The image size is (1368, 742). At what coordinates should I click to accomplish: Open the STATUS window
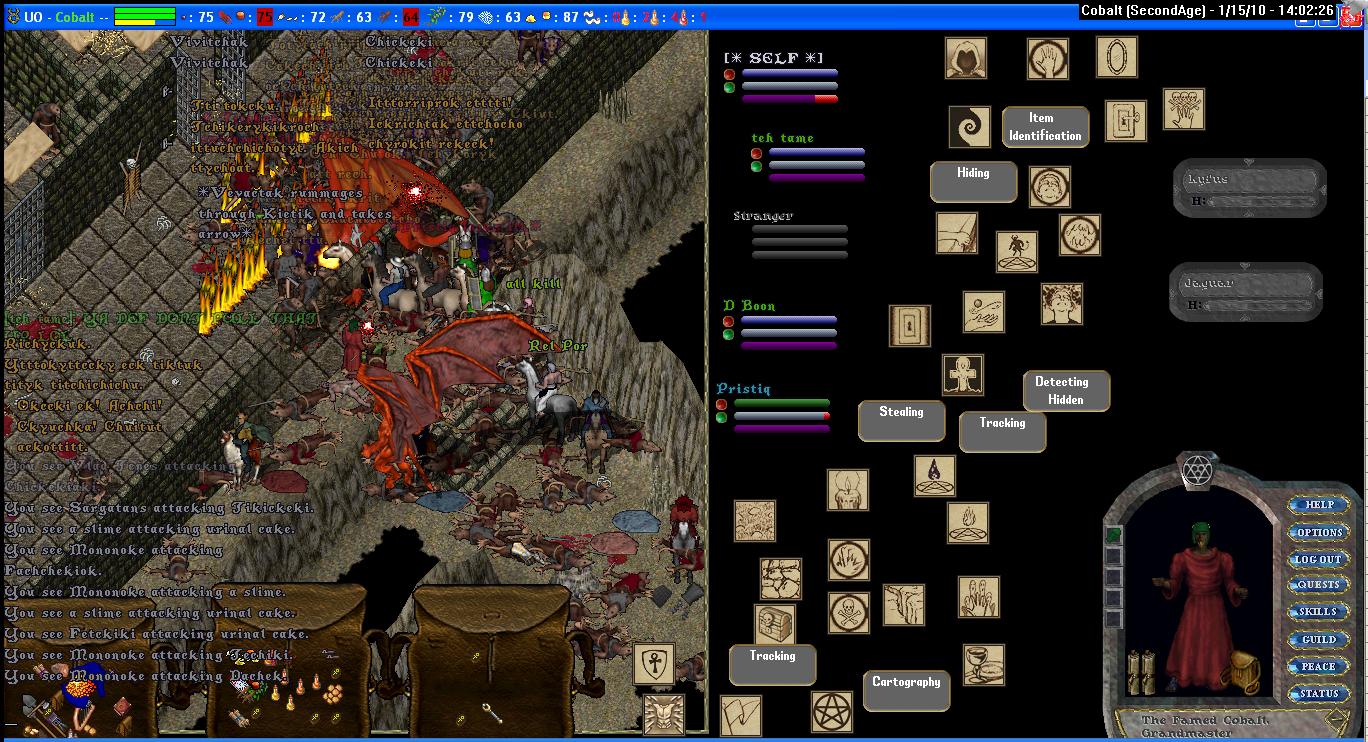click(x=1318, y=693)
